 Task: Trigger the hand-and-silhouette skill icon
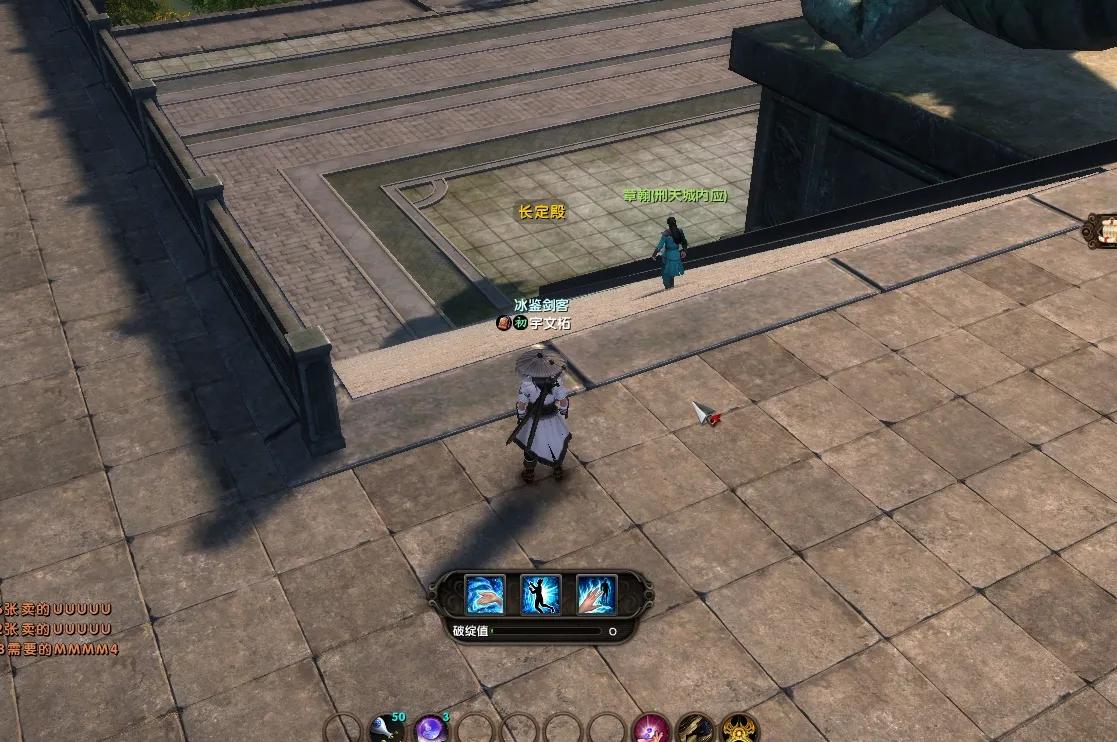pyautogui.click(x=597, y=595)
